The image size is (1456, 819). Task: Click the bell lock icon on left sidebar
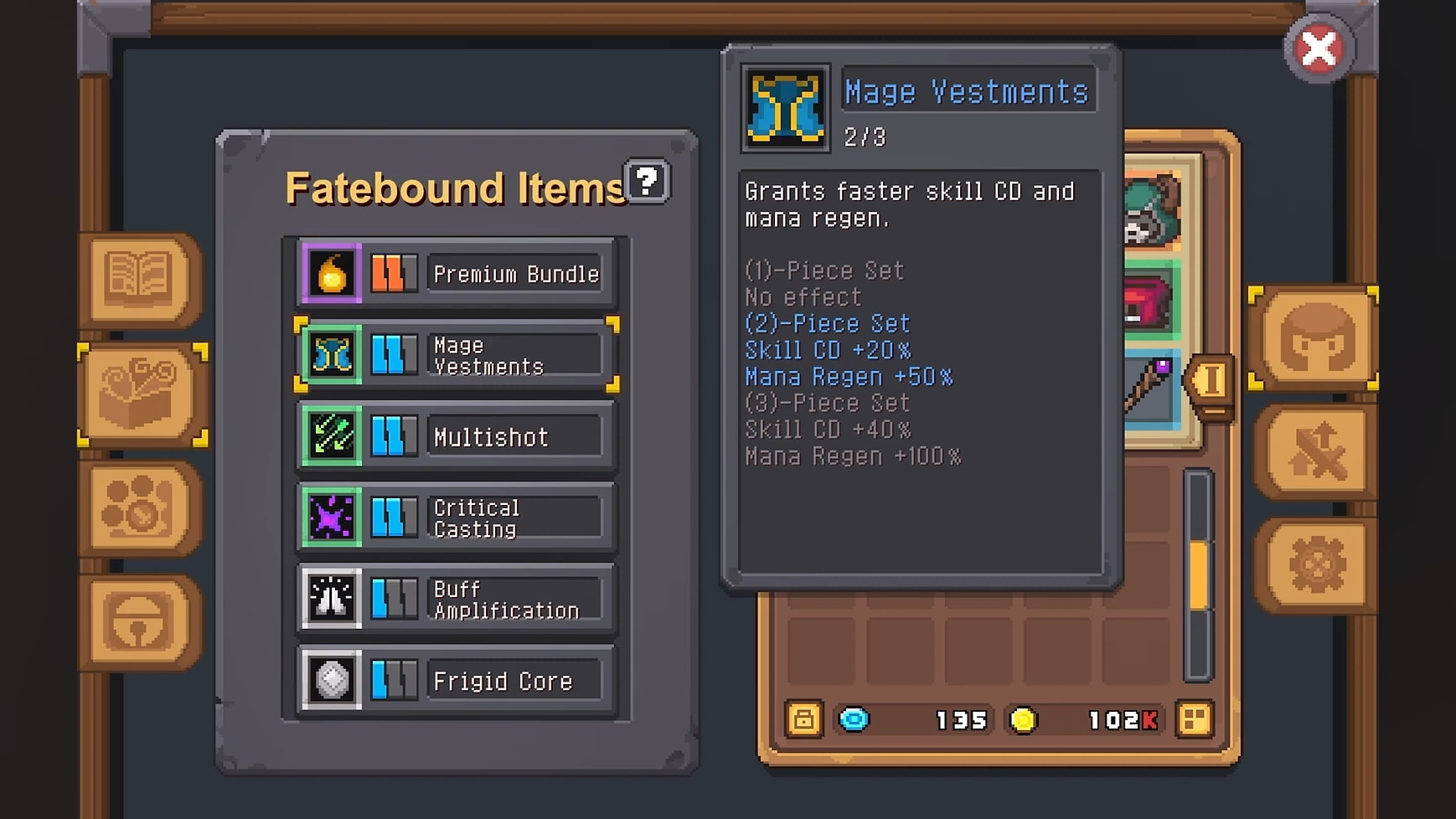[x=134, y=620]
